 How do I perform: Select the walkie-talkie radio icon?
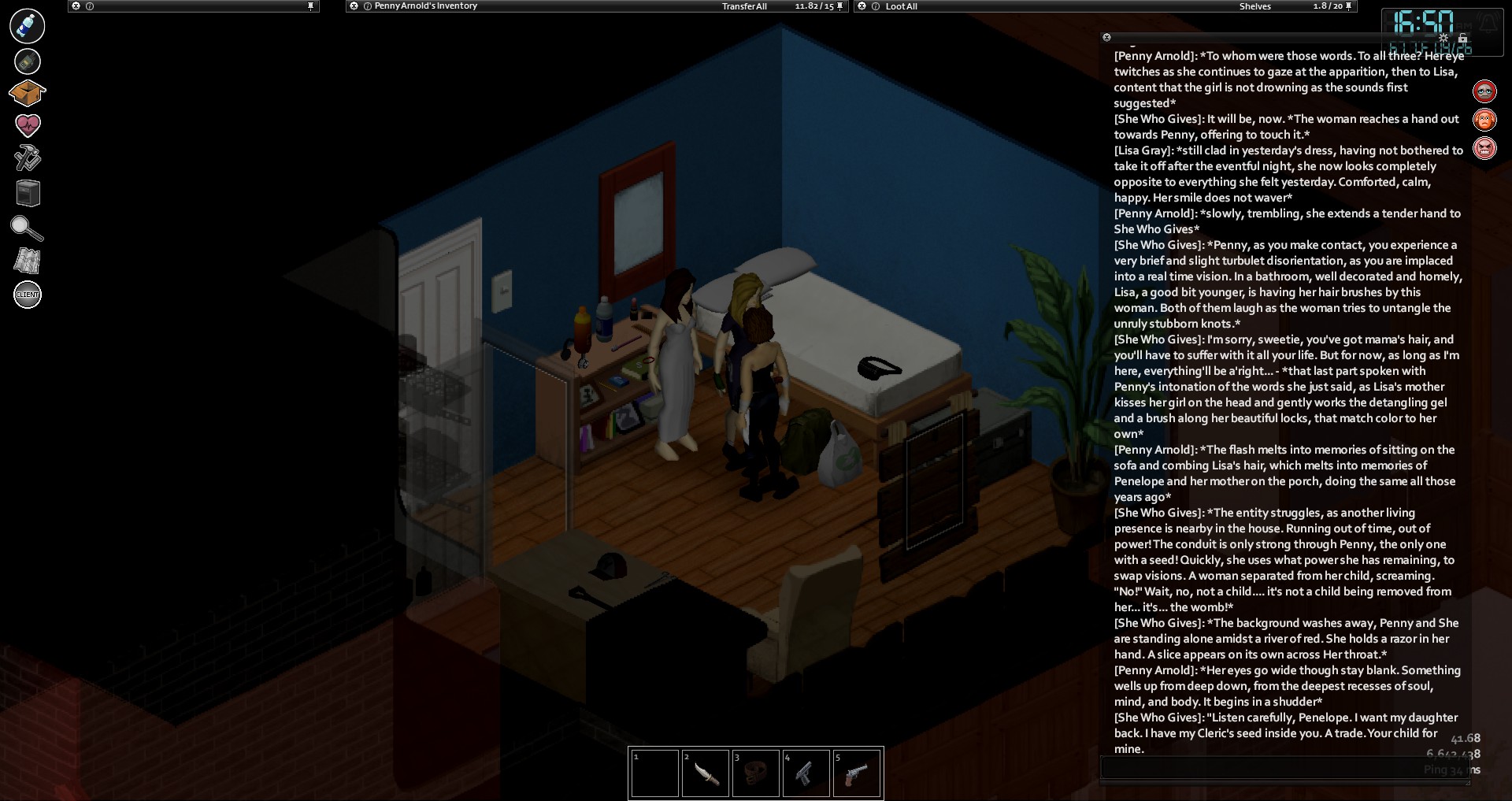(x=28, y=61)
